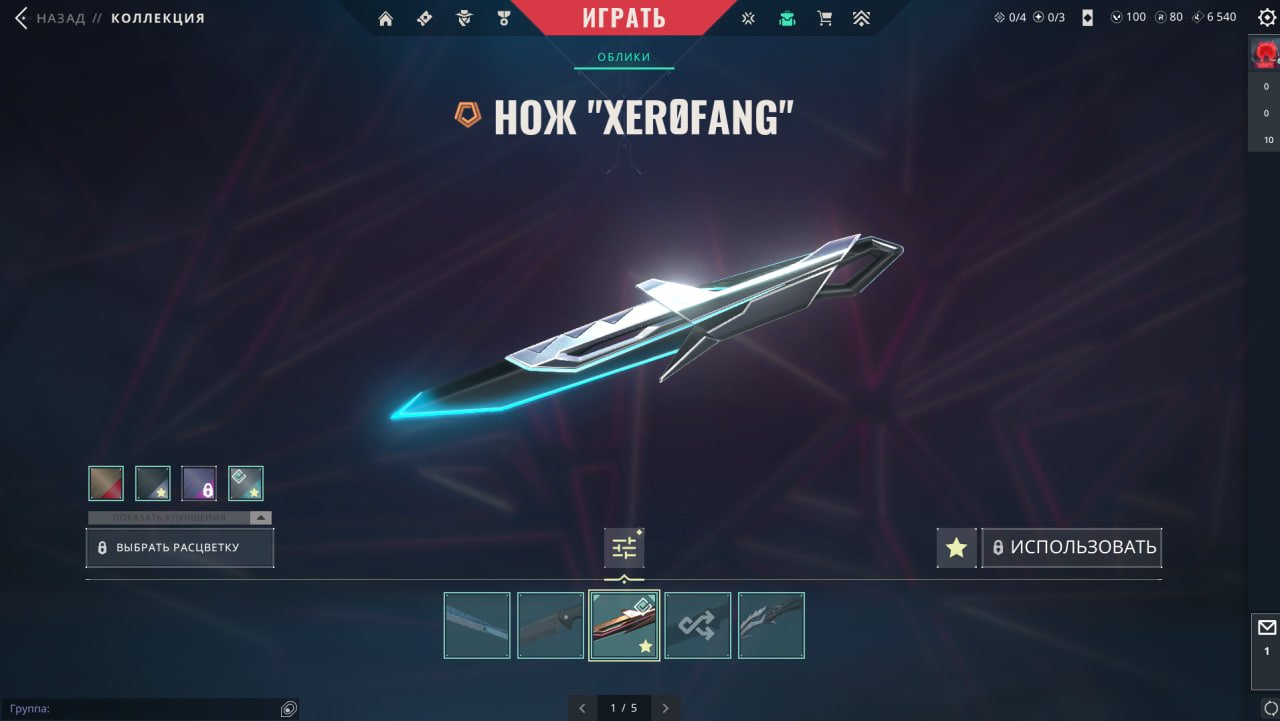Go to the previous page of skins
The height and width of the screenshot is (721, 1280).
pos(583,708)
